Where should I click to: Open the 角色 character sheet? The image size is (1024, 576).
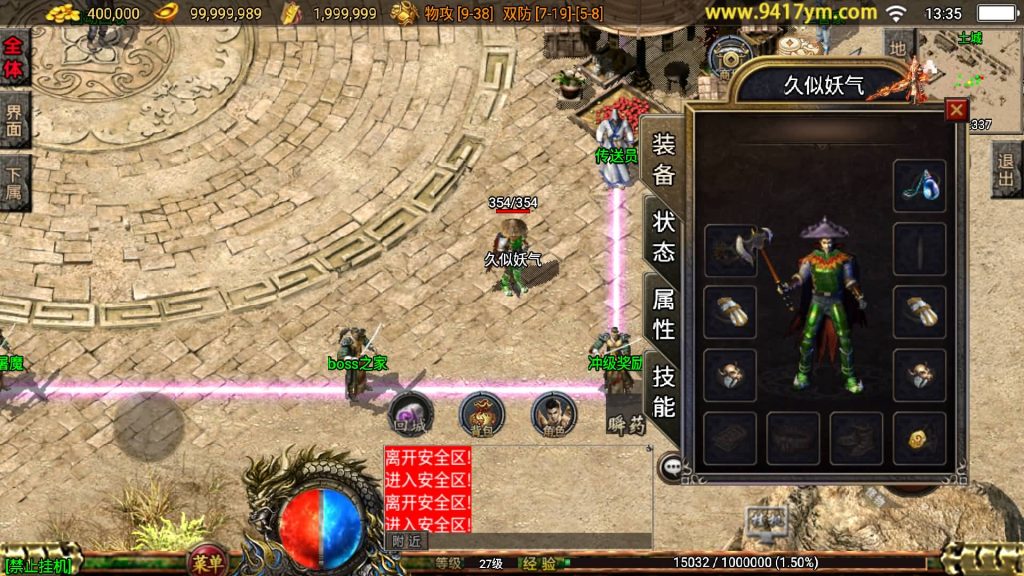[x=553, y=412]
